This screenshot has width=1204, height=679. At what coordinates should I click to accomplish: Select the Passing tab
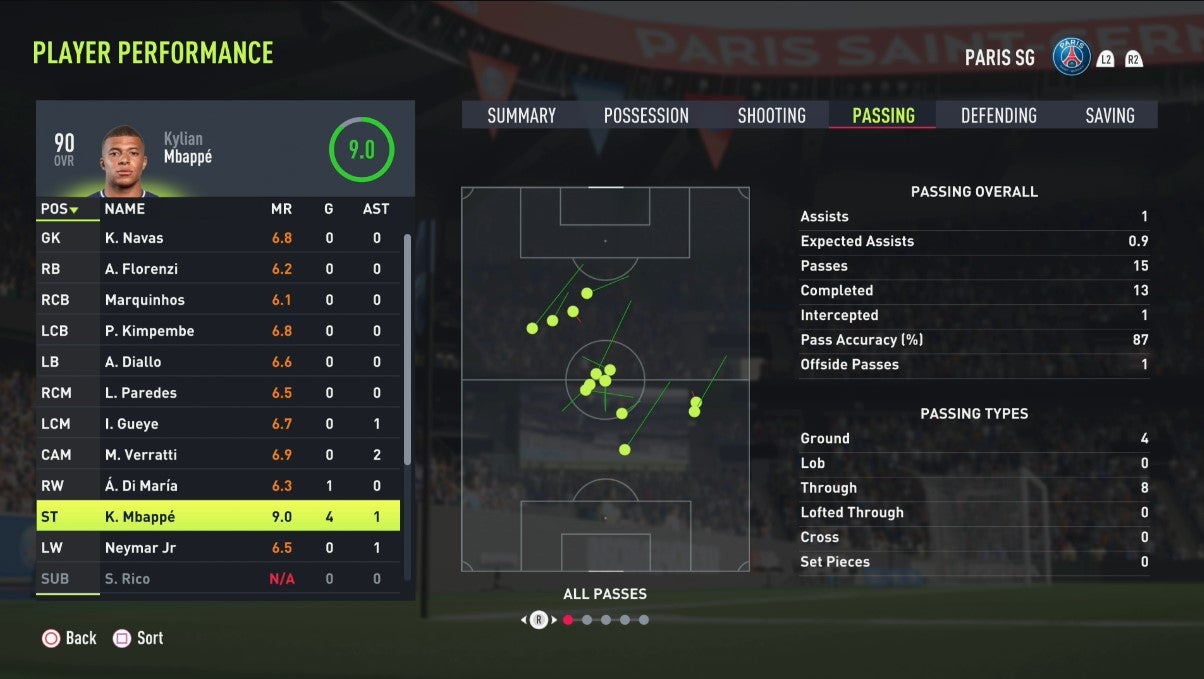tap(883, 116)
